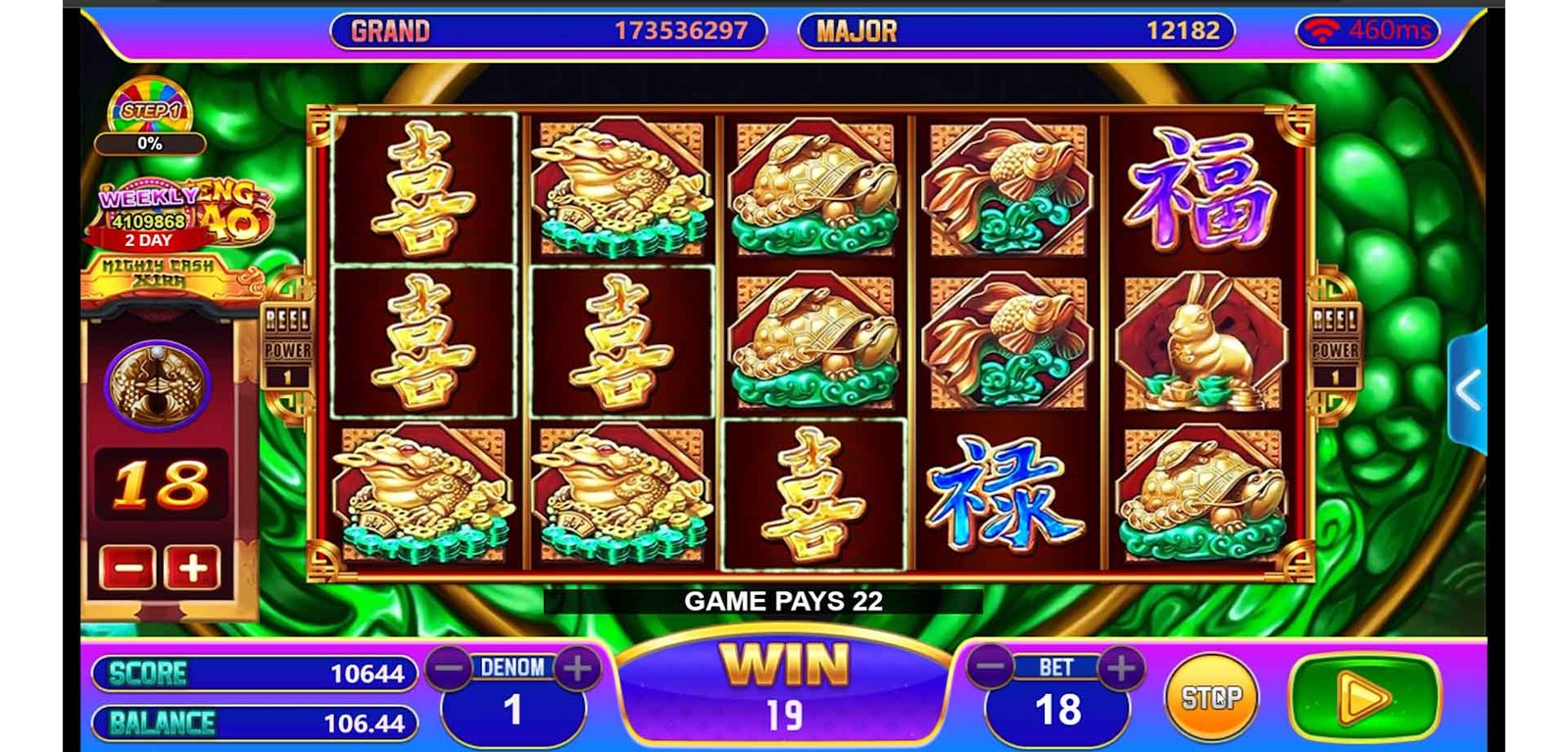Open the STEP 1 prize wheel icon
This screenshot has height=752, width=1568.
point(149,108)
